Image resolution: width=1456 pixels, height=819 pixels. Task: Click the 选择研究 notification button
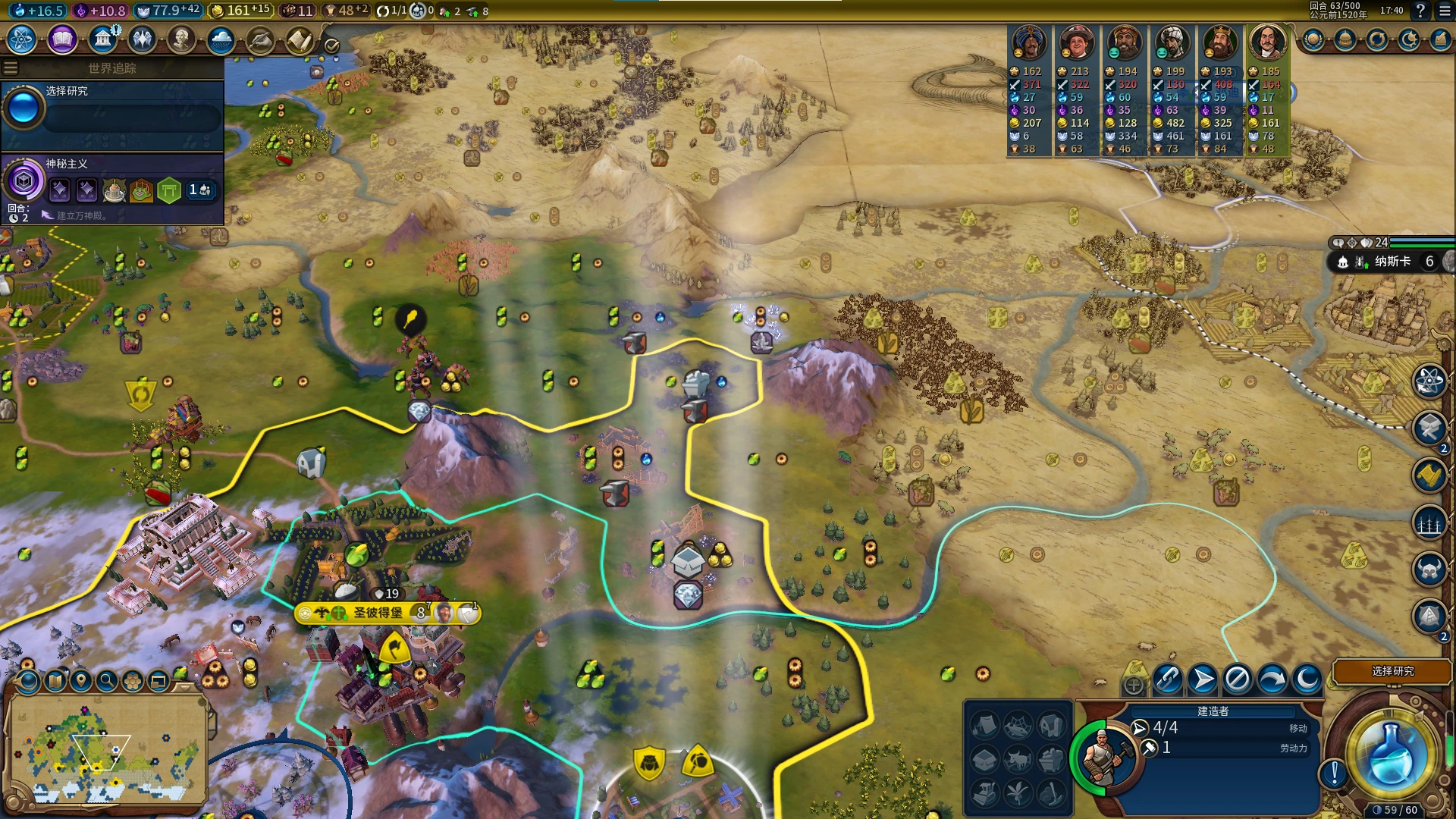[1392, 671]
